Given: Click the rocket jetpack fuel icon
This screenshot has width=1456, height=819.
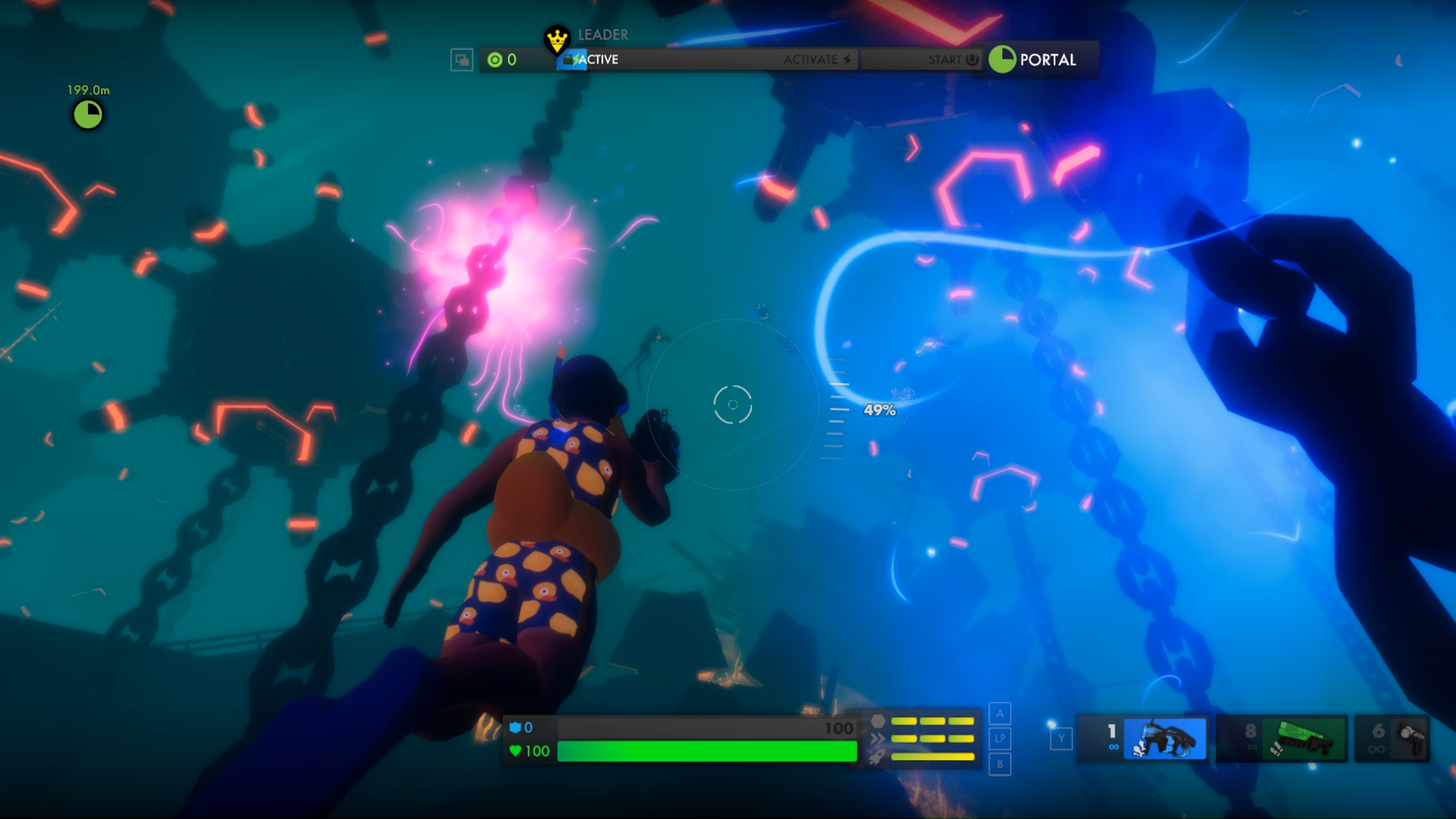Looking at the screenshot, I should coord(877,757).
